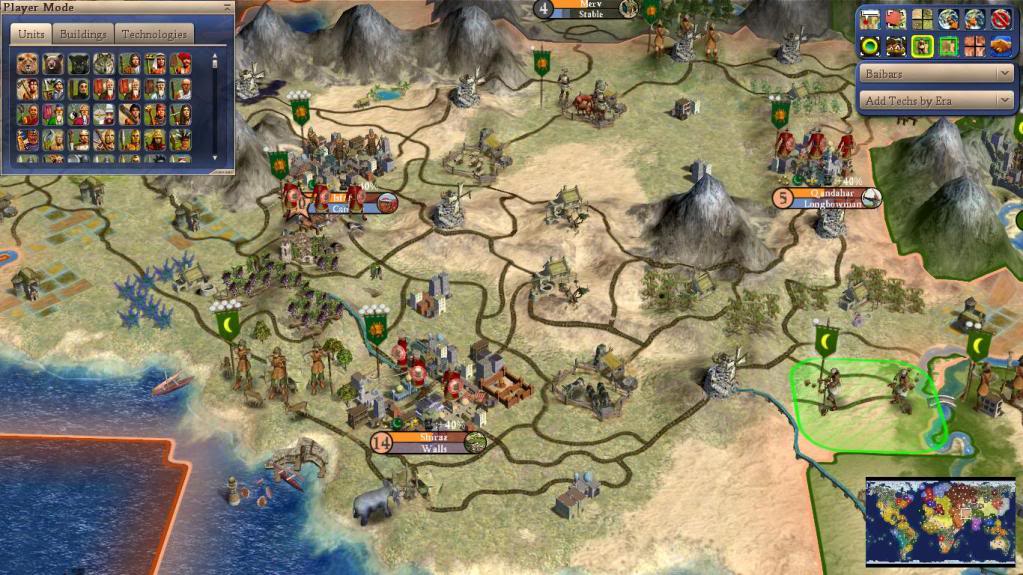Select the yellow-green ring tool icon
The height and width of the screenshot is (575, 1023).
[x=870, y=45]
